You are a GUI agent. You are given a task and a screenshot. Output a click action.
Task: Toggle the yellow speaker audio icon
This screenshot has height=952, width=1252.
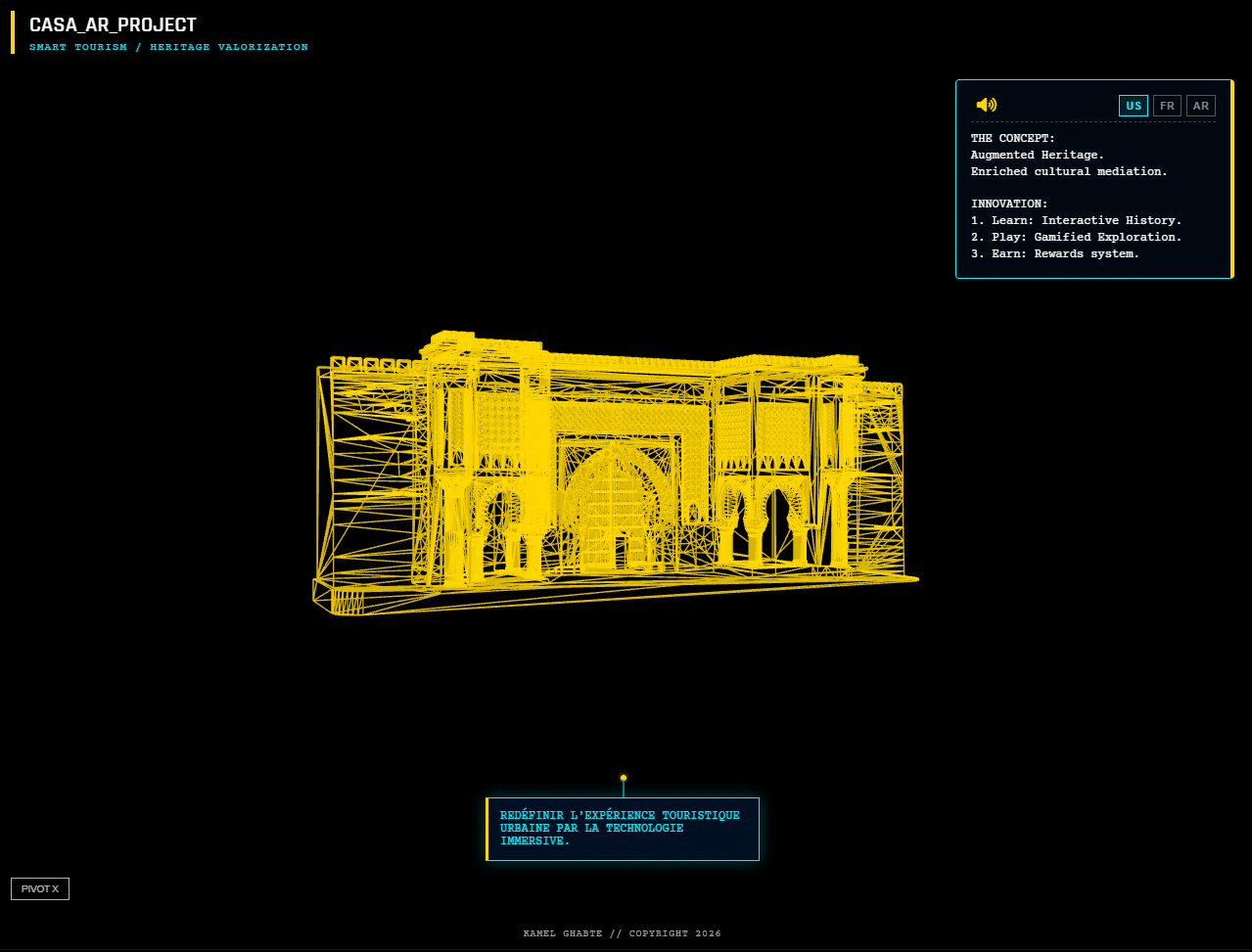coord(986,105)
